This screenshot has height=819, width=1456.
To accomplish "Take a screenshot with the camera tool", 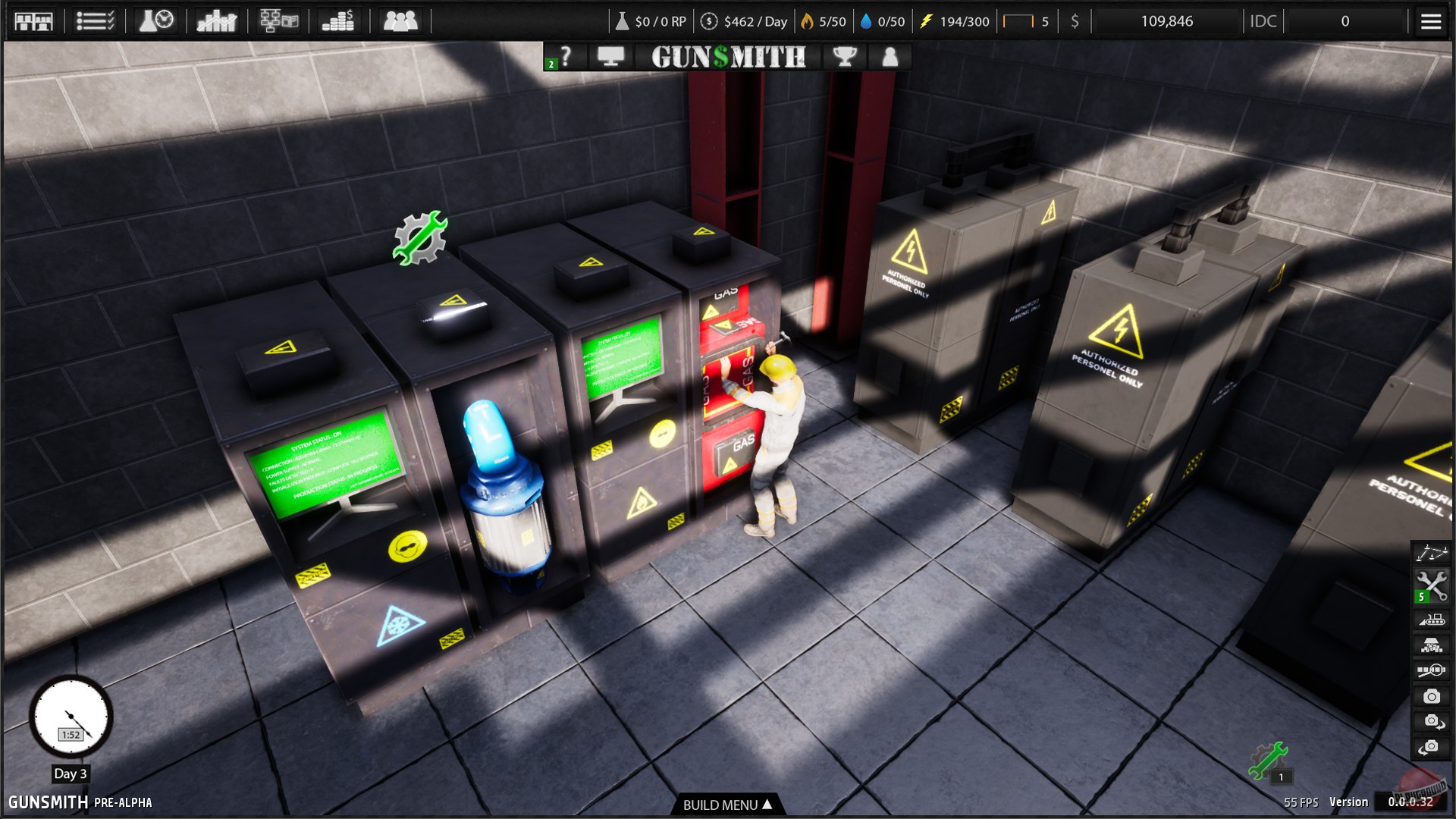I will 1432,695.
